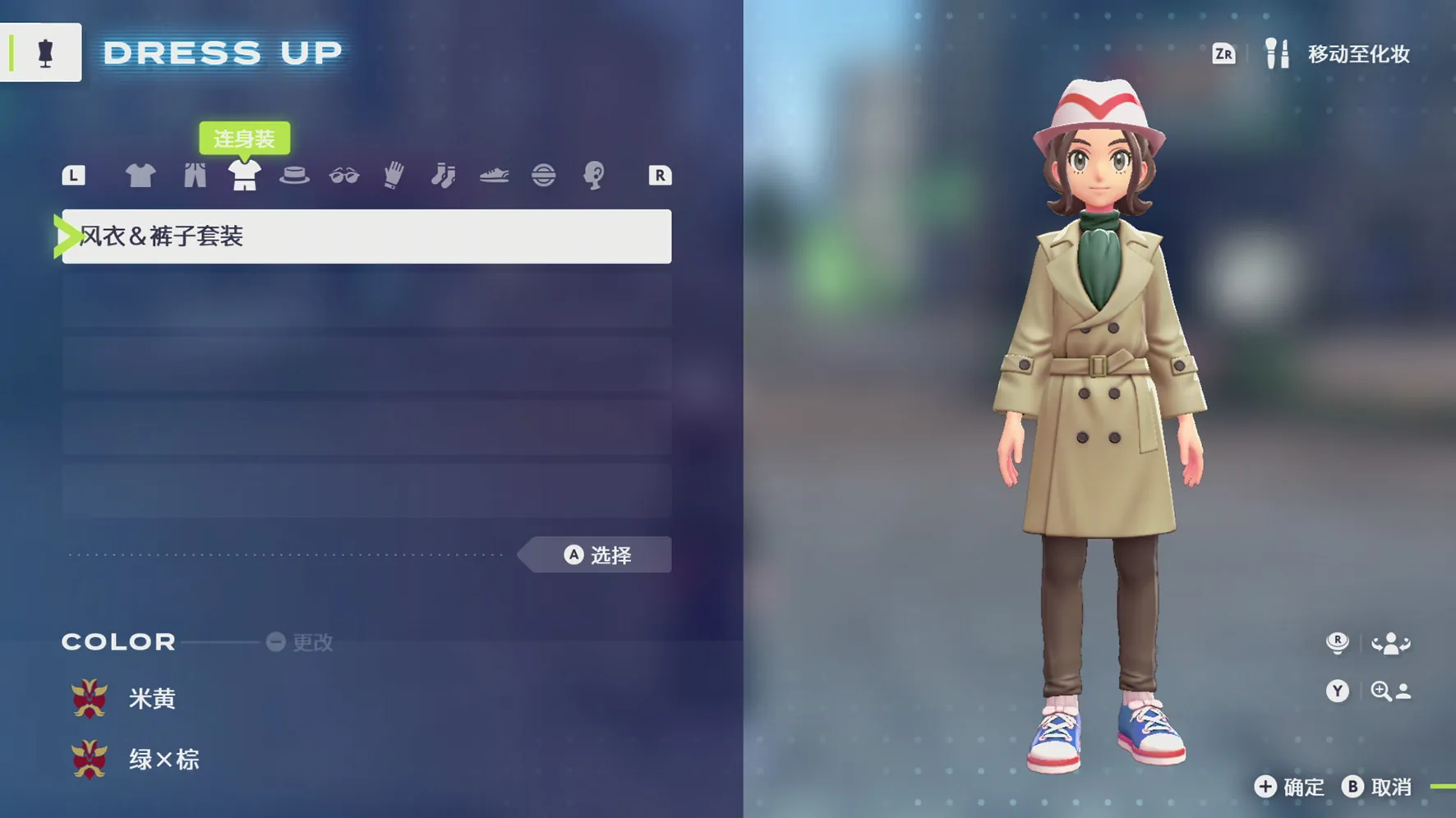Open the sunglasses eyewear category

(344, 175)
